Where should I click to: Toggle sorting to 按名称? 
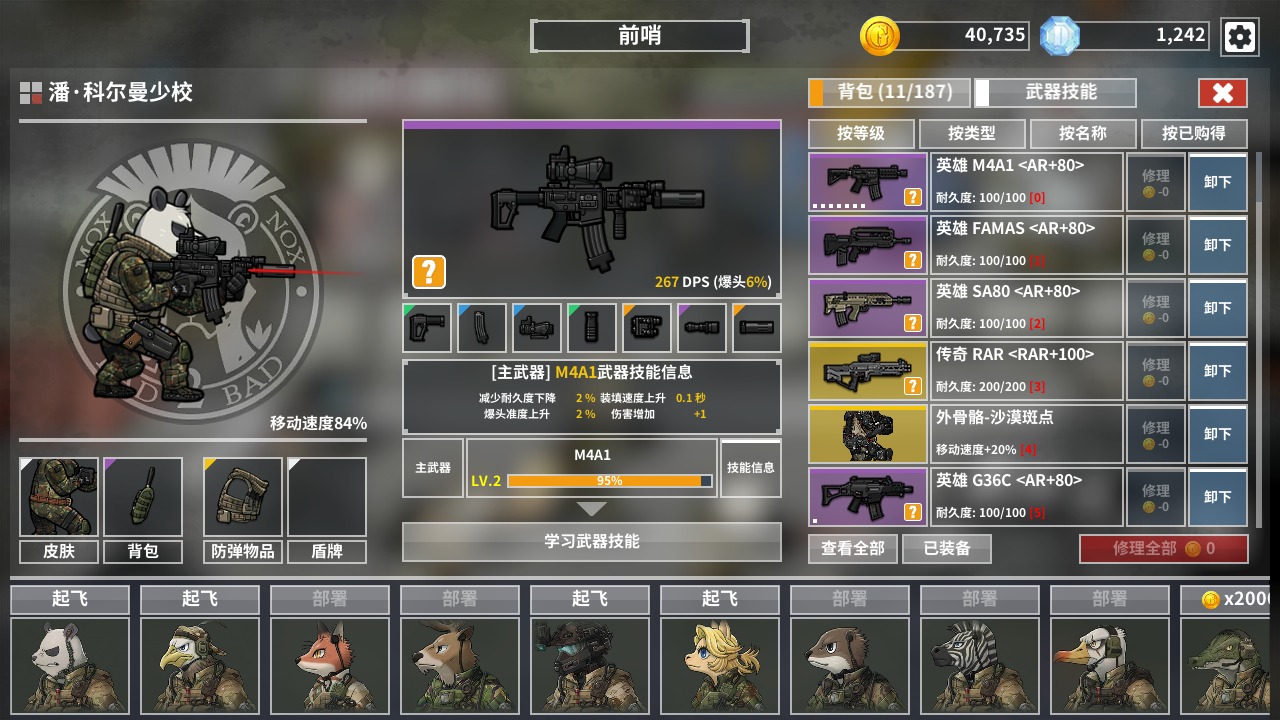[x=1083, y=134]
